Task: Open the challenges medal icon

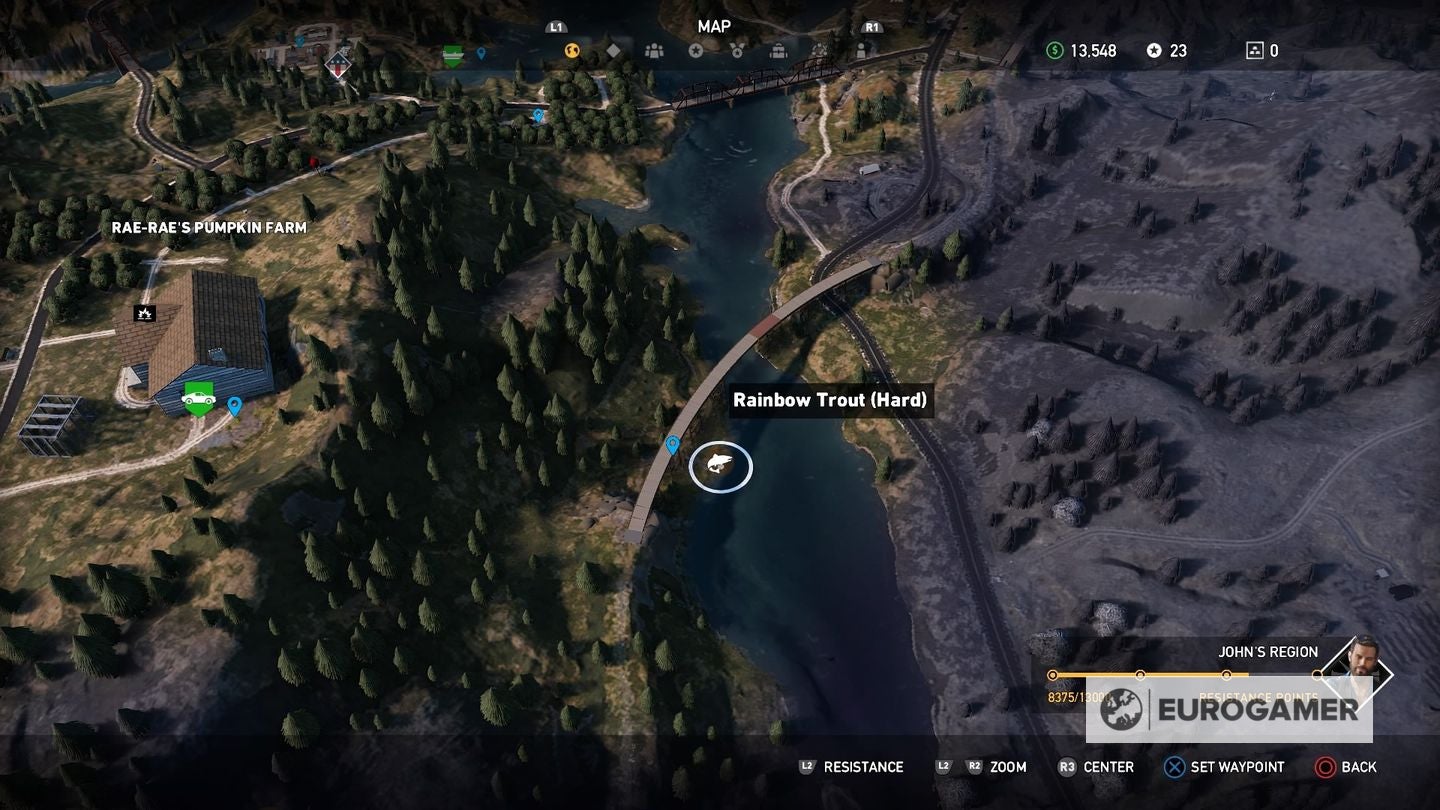Action: 738,50
